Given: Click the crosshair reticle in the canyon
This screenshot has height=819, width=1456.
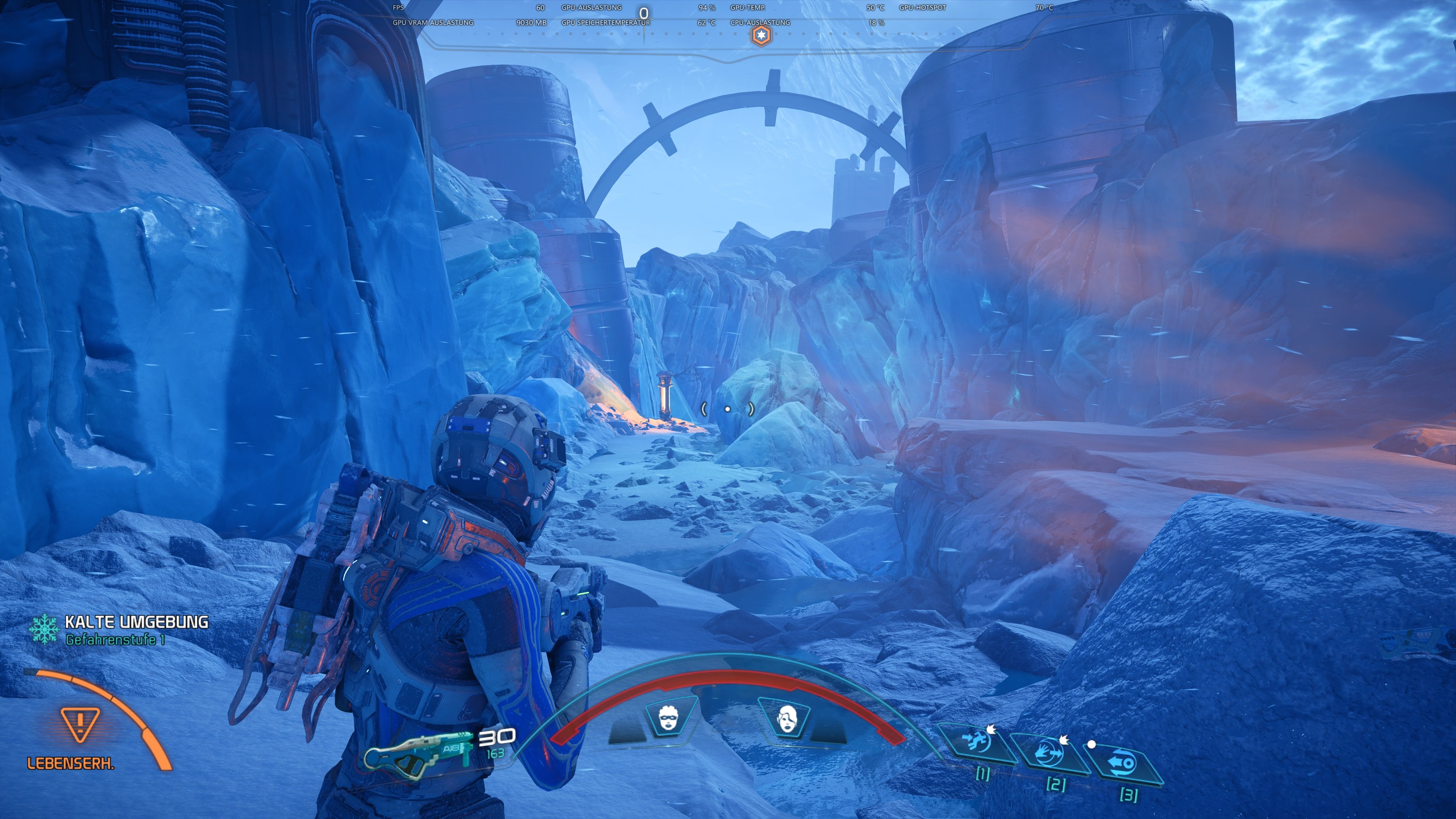Looking at the screenshot, I should 728,409.
